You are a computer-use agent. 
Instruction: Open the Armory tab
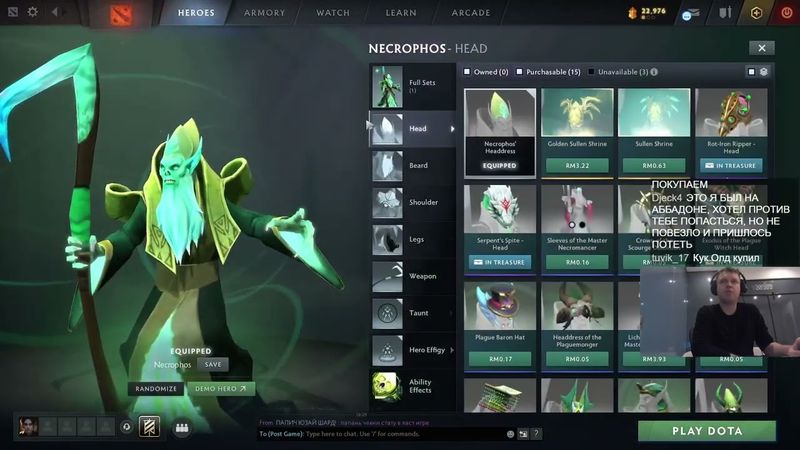[x=265, y=13]
